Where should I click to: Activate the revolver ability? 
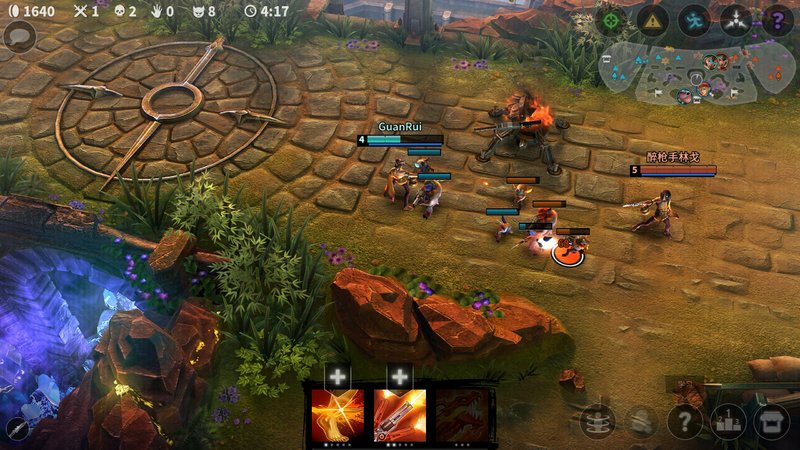[399, 415]
